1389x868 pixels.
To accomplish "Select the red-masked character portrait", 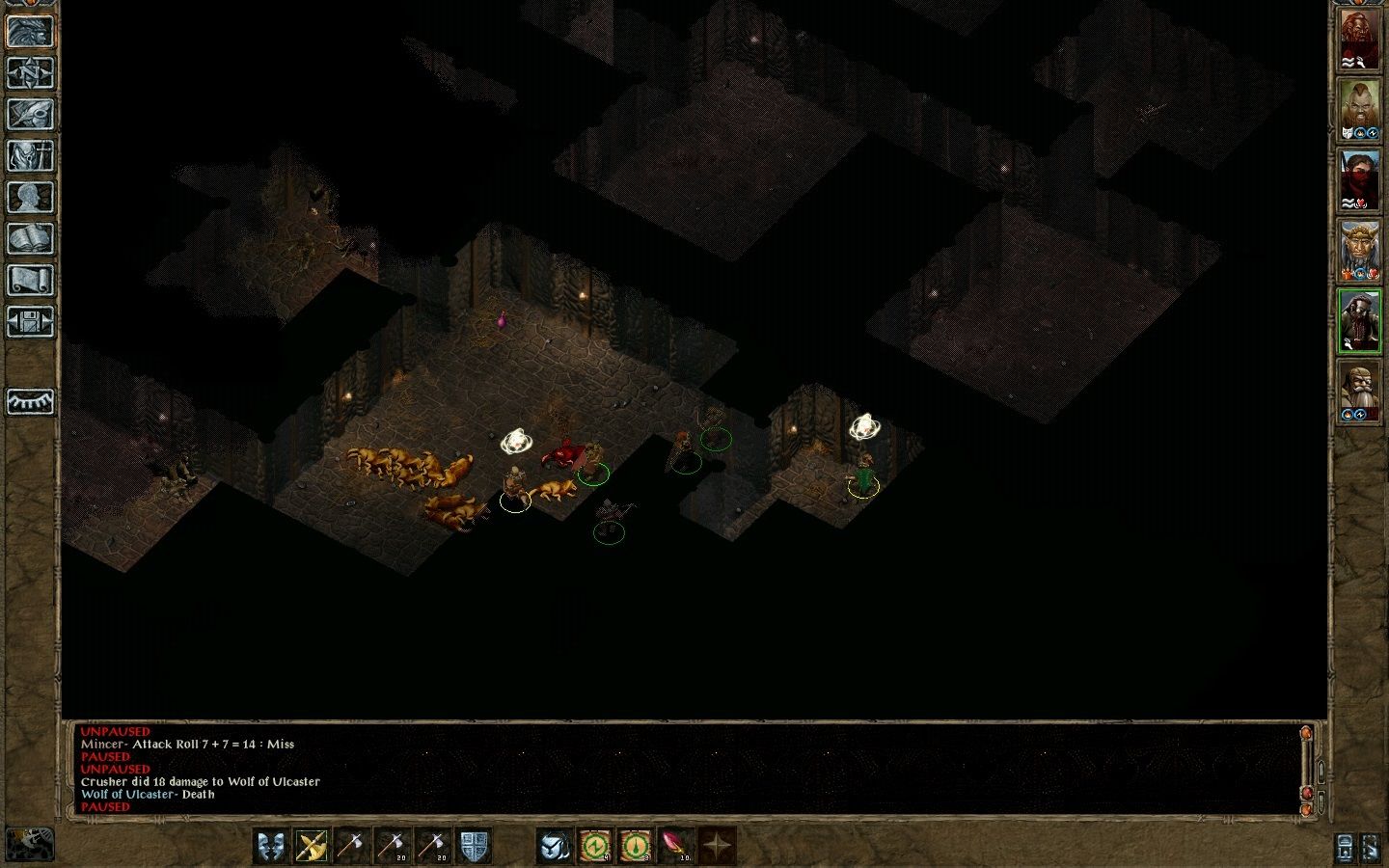I will click(x=1359, y=180).
